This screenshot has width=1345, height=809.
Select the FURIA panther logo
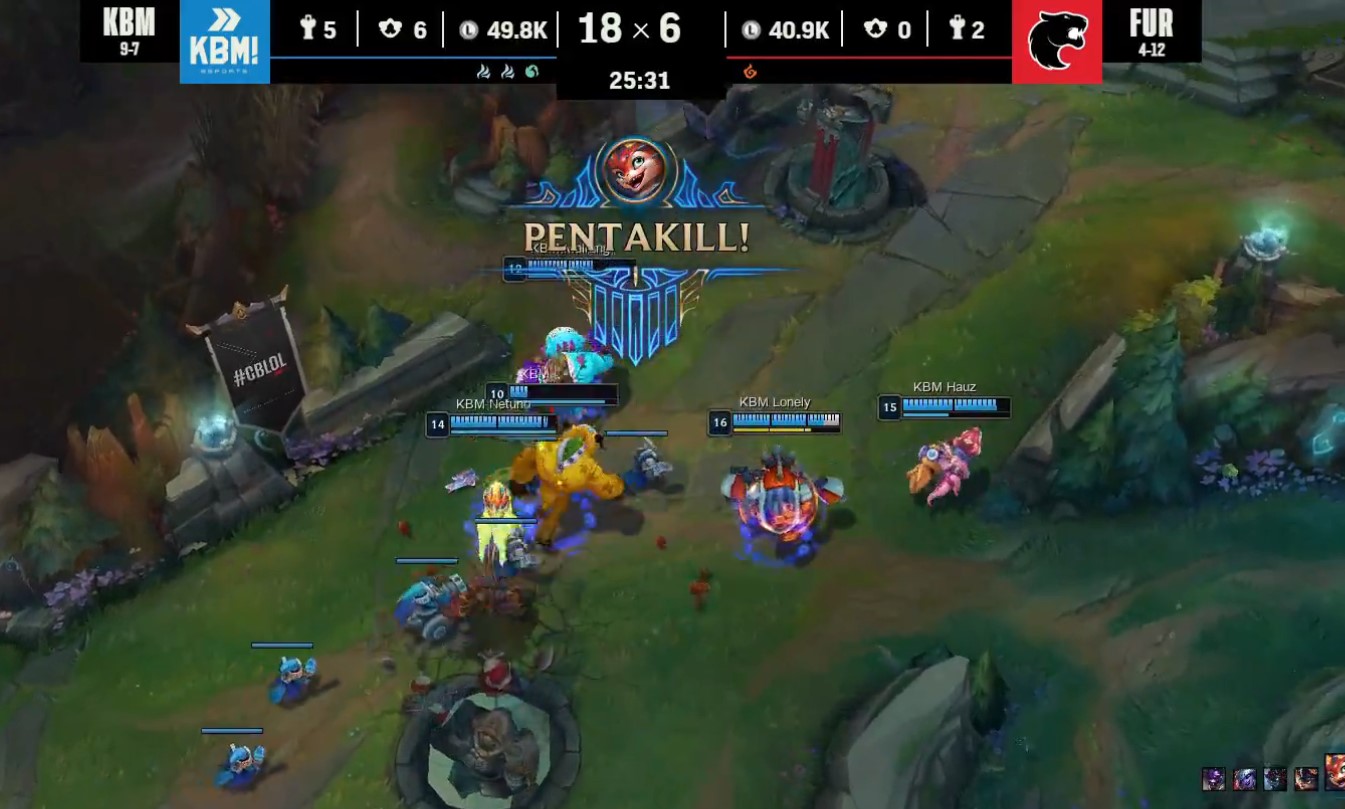coord(1056,42)
